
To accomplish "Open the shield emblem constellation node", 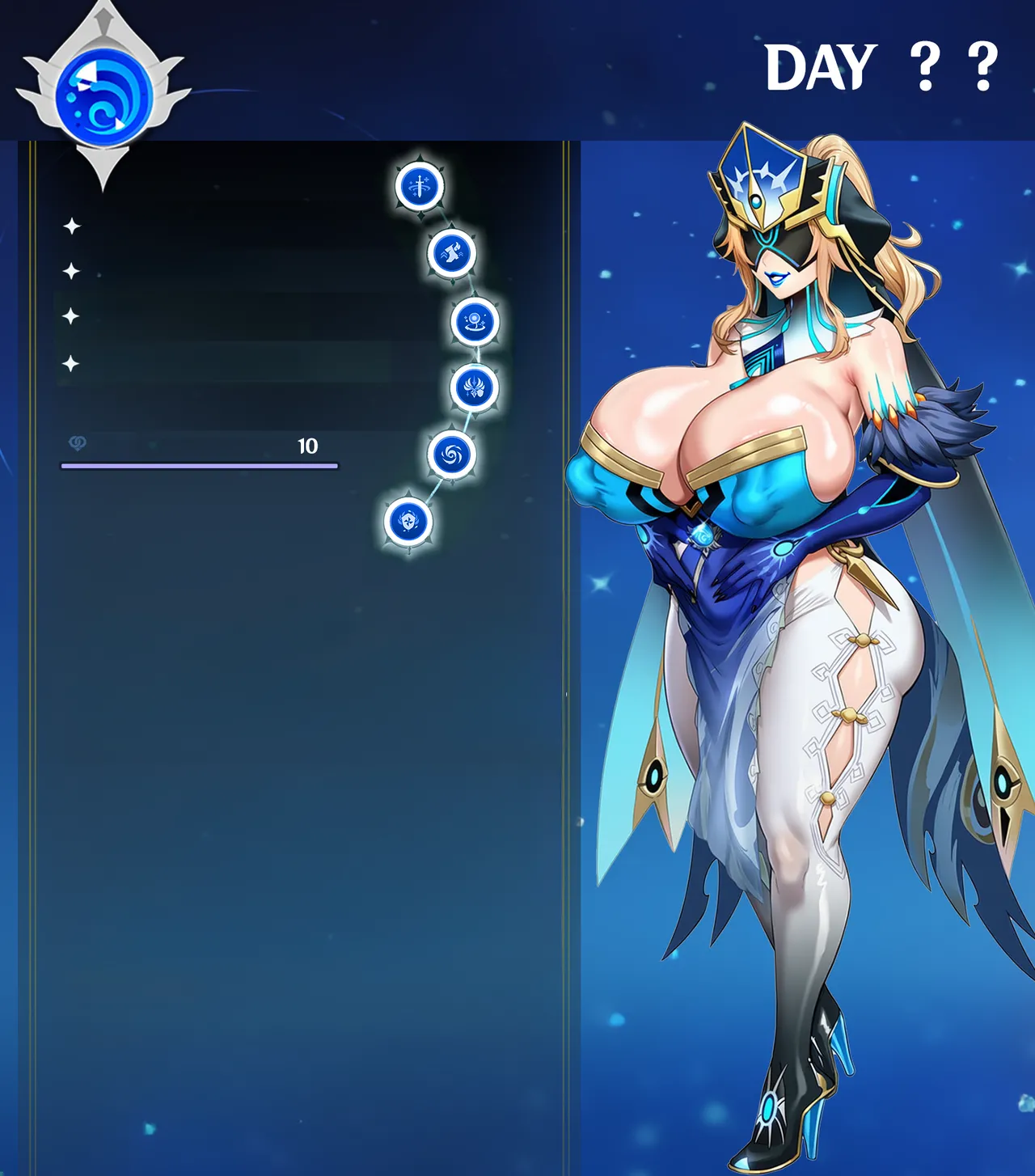I will tap(408, 522).
